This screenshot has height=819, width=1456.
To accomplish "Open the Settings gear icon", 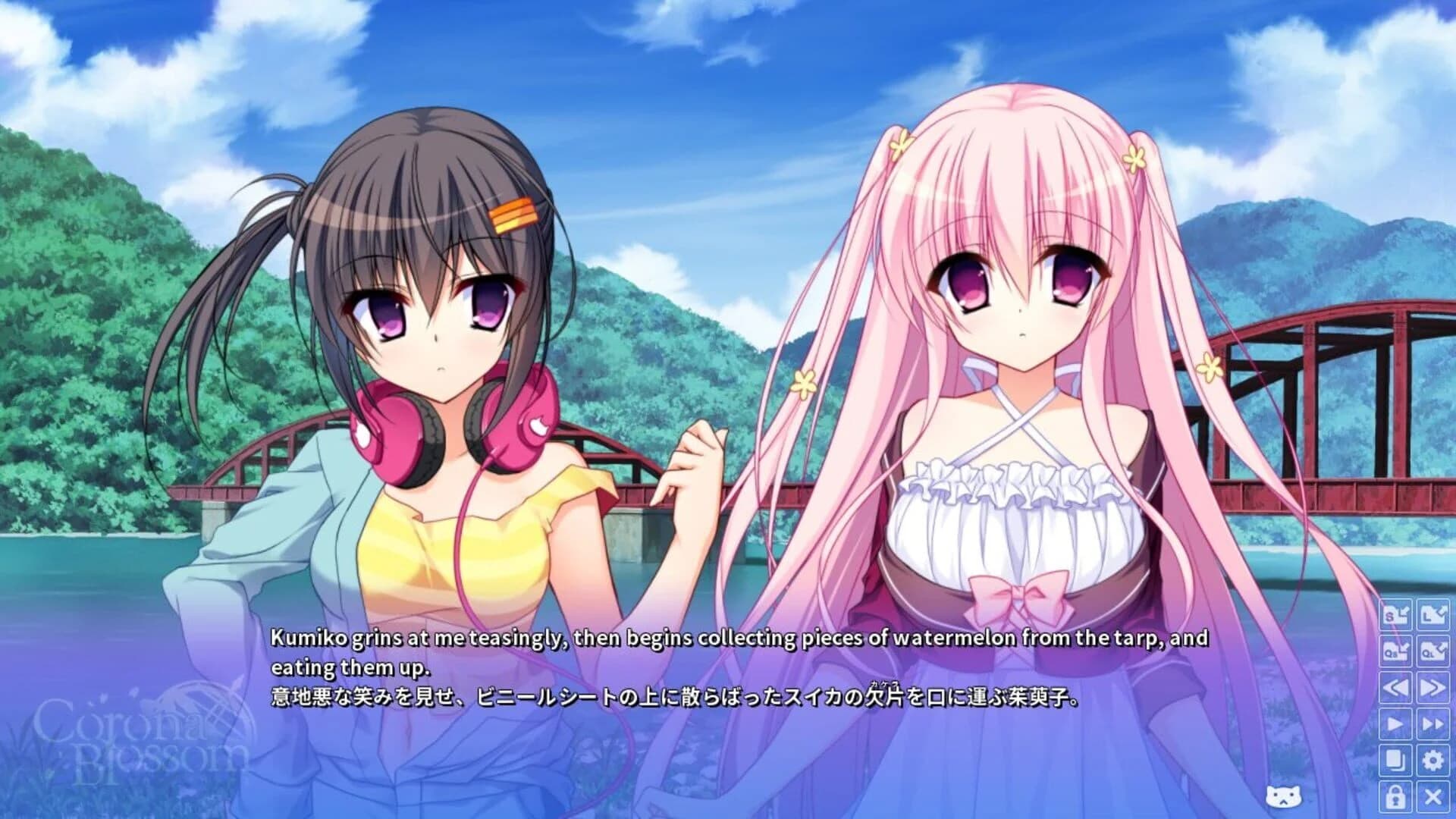I will [1433, 758].
